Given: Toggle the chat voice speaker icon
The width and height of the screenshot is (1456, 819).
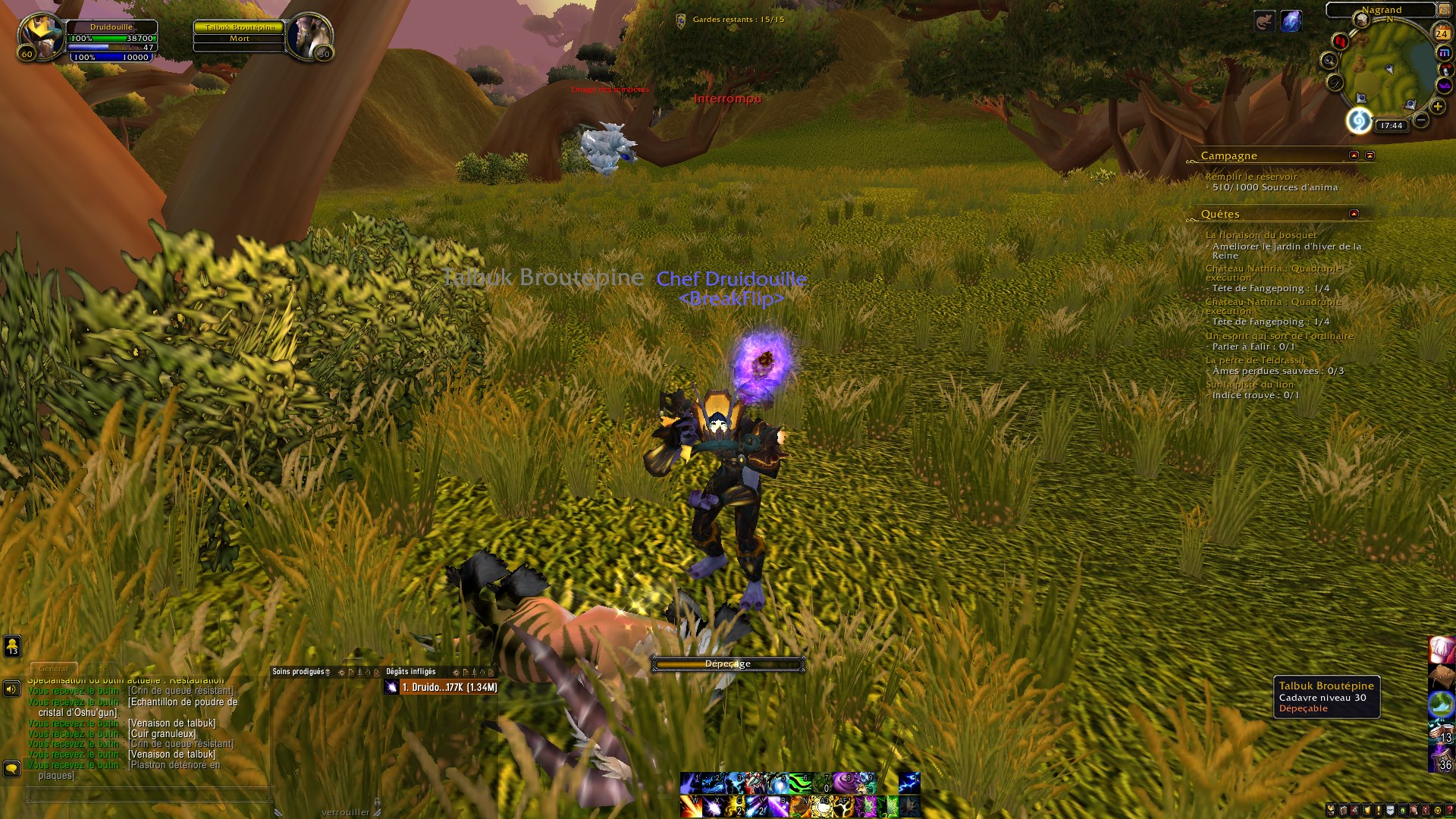Looking at the screenshot, I should pyautogui.click(x=11, y=688).
